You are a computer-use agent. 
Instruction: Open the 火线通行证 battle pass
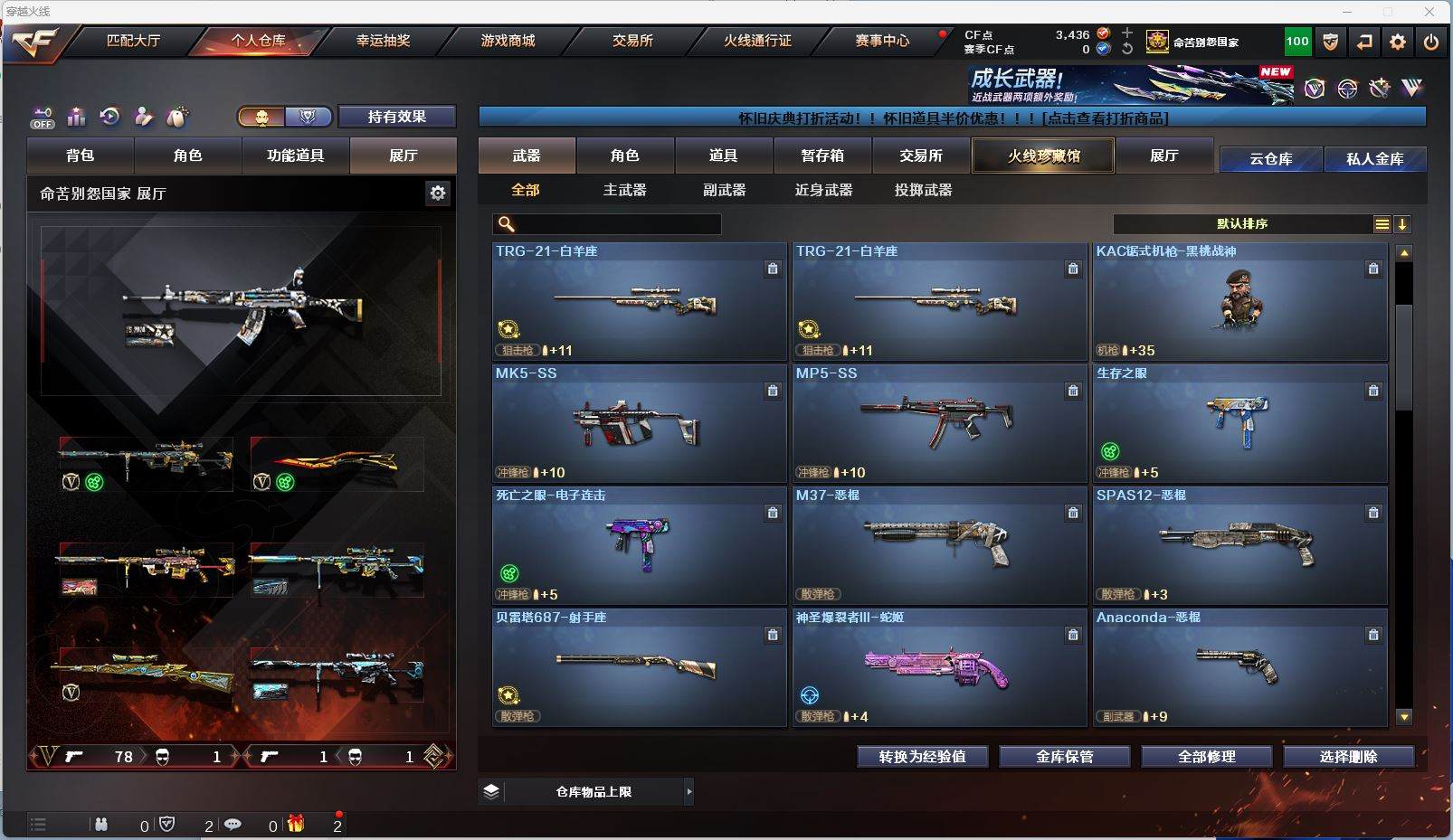pos(757,41)
